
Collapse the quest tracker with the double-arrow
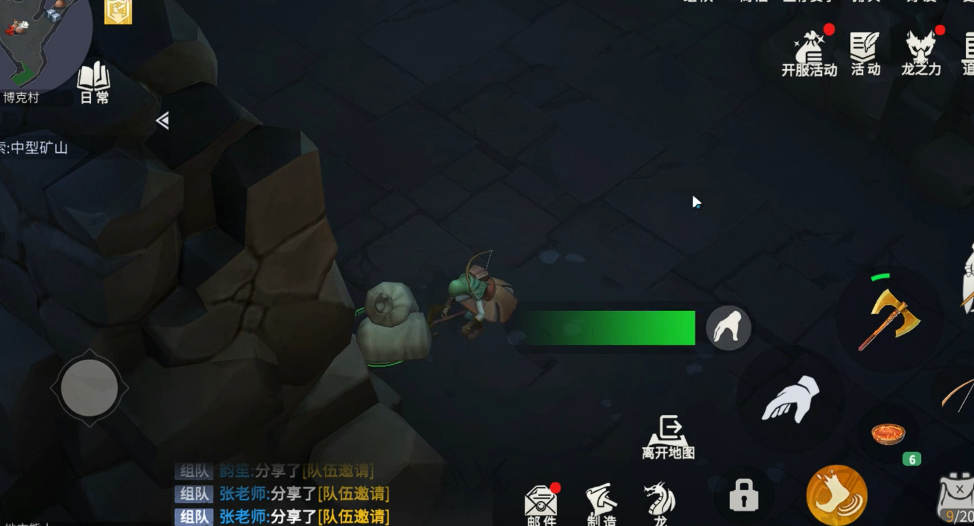point(162,121)
